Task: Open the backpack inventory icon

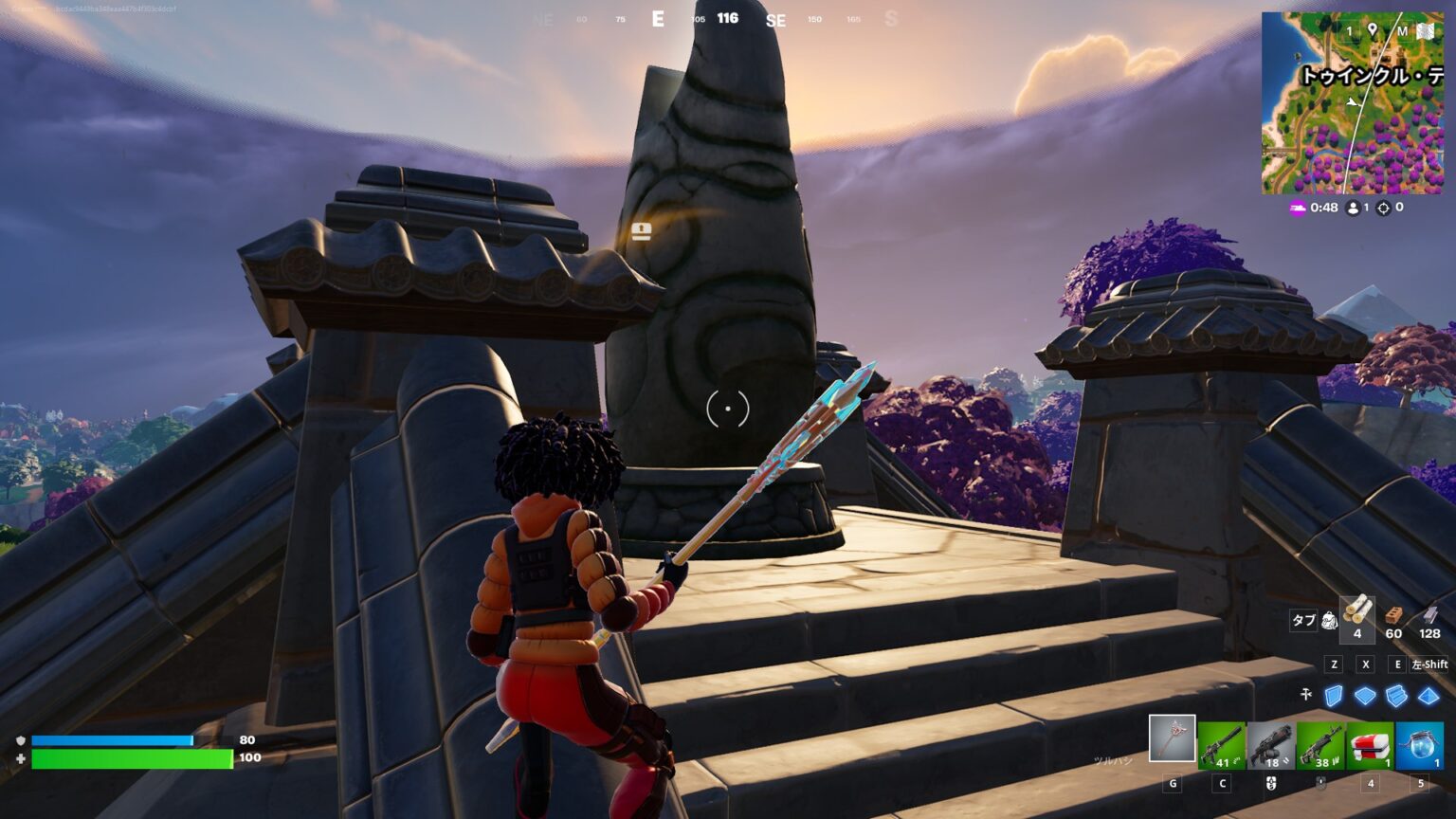Action: (x=1330, y=621)
